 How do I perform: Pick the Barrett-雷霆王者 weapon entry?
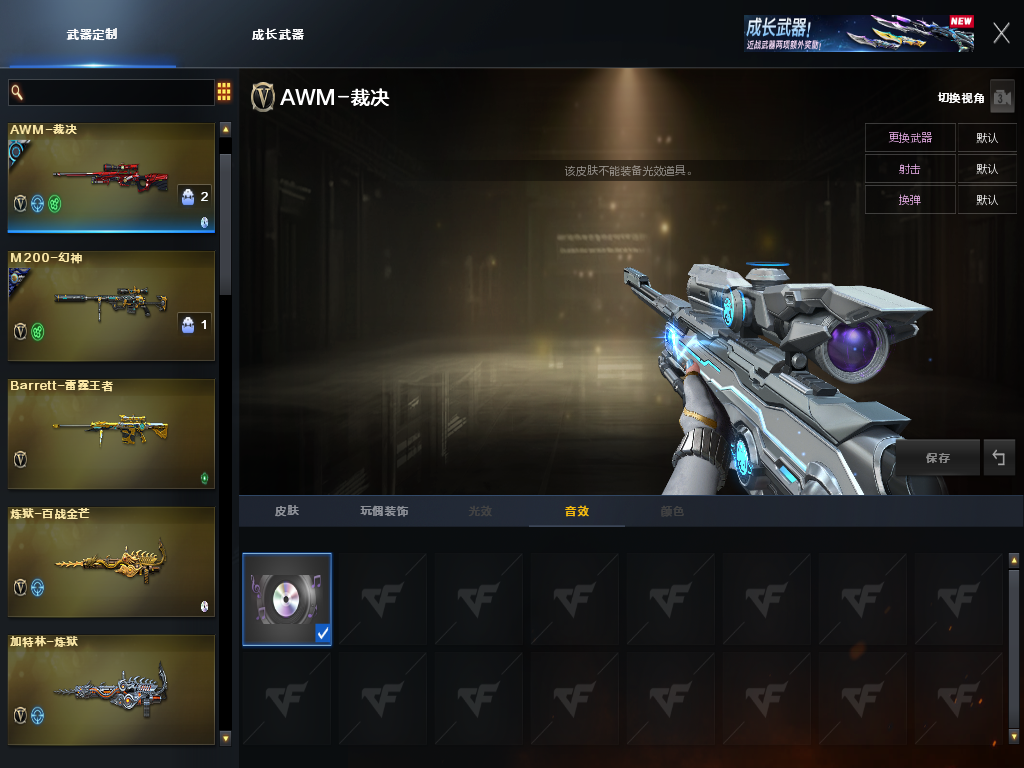[x=111, y=433]
